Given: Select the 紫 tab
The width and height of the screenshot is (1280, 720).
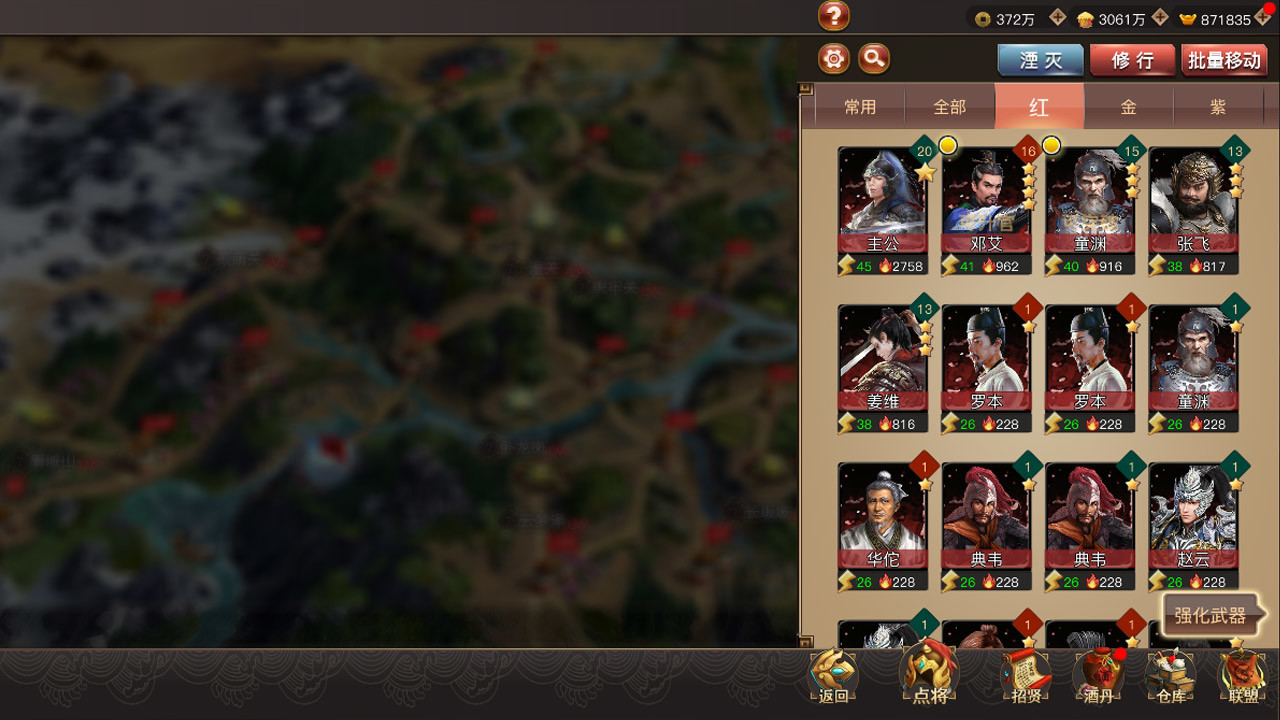Looking at the screenshot, I should (1217, 106).
